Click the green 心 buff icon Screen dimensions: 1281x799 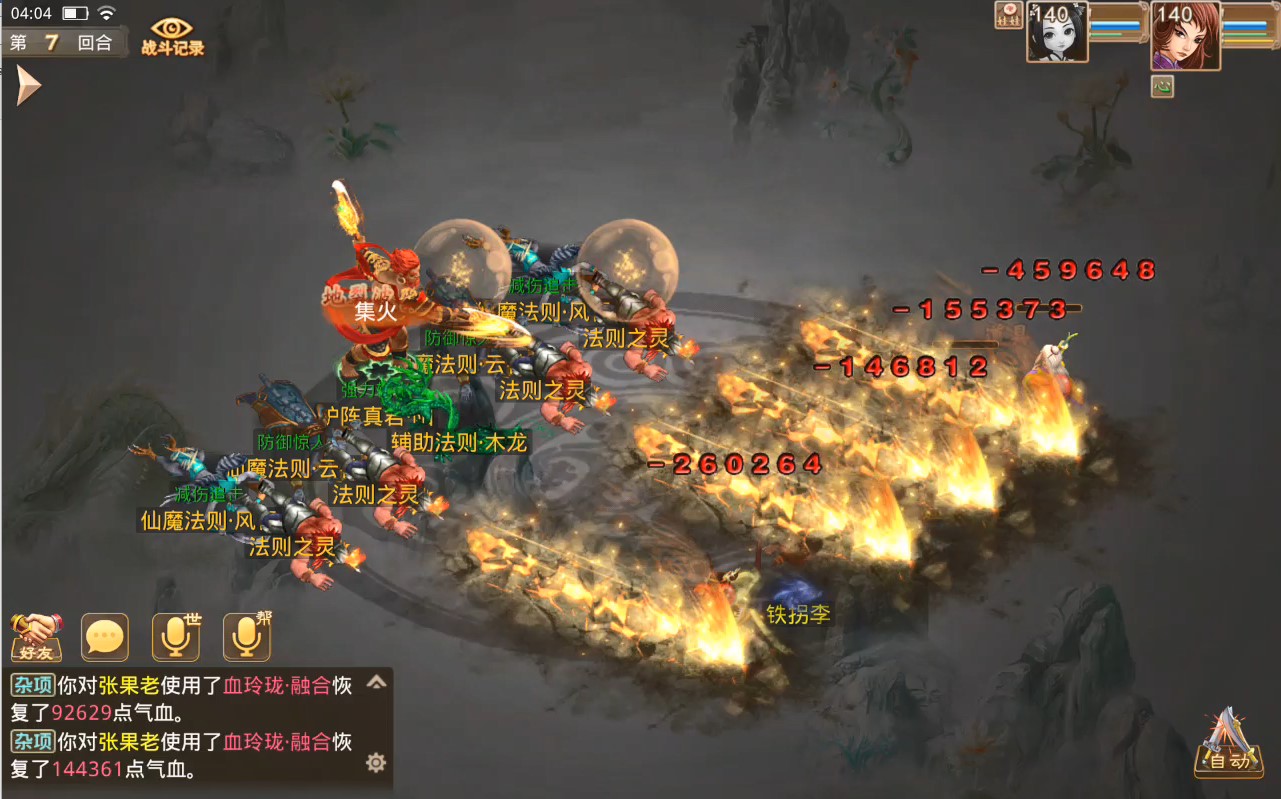[x=1162, y=86]
